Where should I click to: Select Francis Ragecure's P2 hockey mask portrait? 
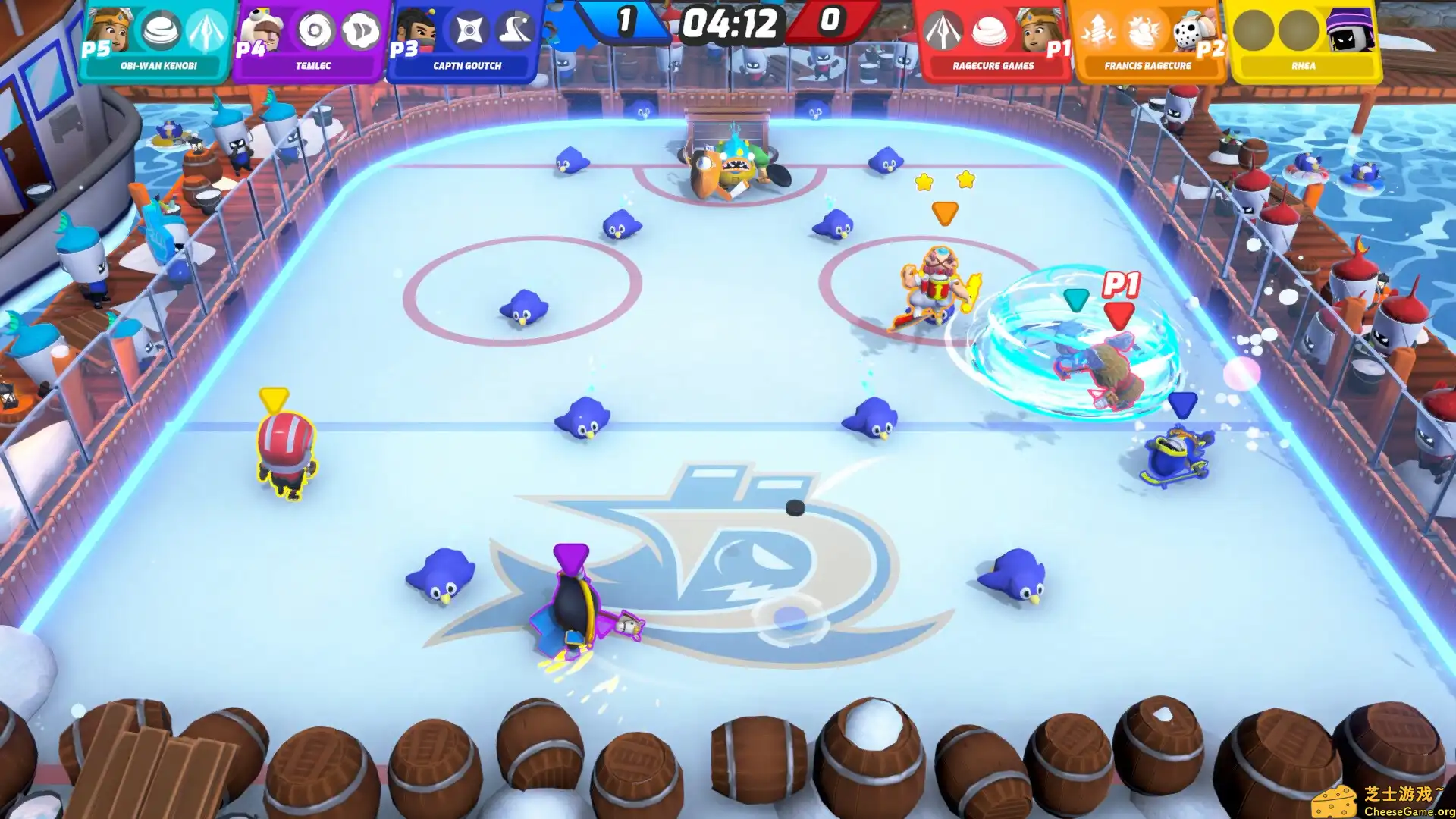point(1193,32)
